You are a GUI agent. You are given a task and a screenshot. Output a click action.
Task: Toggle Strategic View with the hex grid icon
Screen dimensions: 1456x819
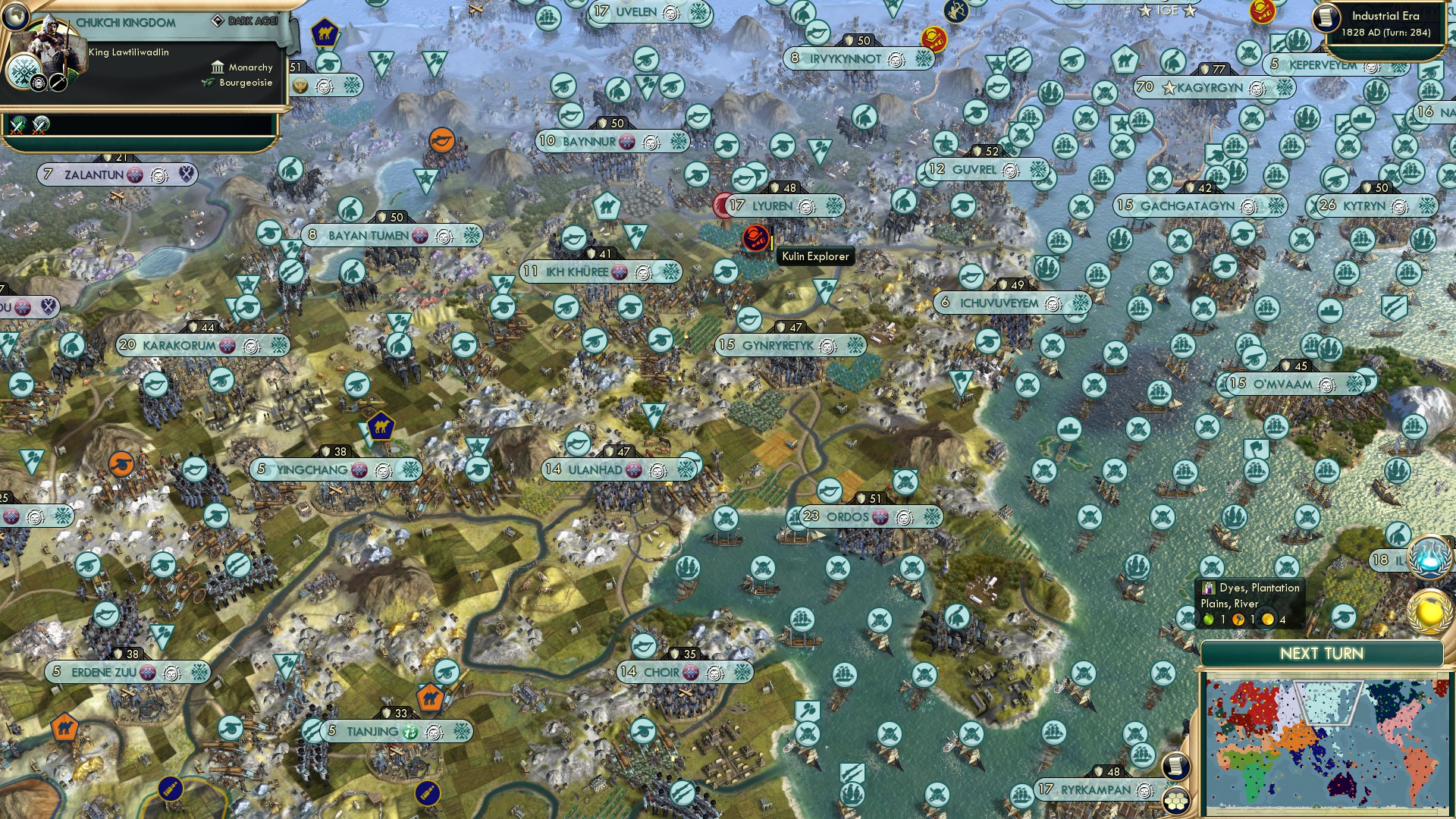point(1176,802)
